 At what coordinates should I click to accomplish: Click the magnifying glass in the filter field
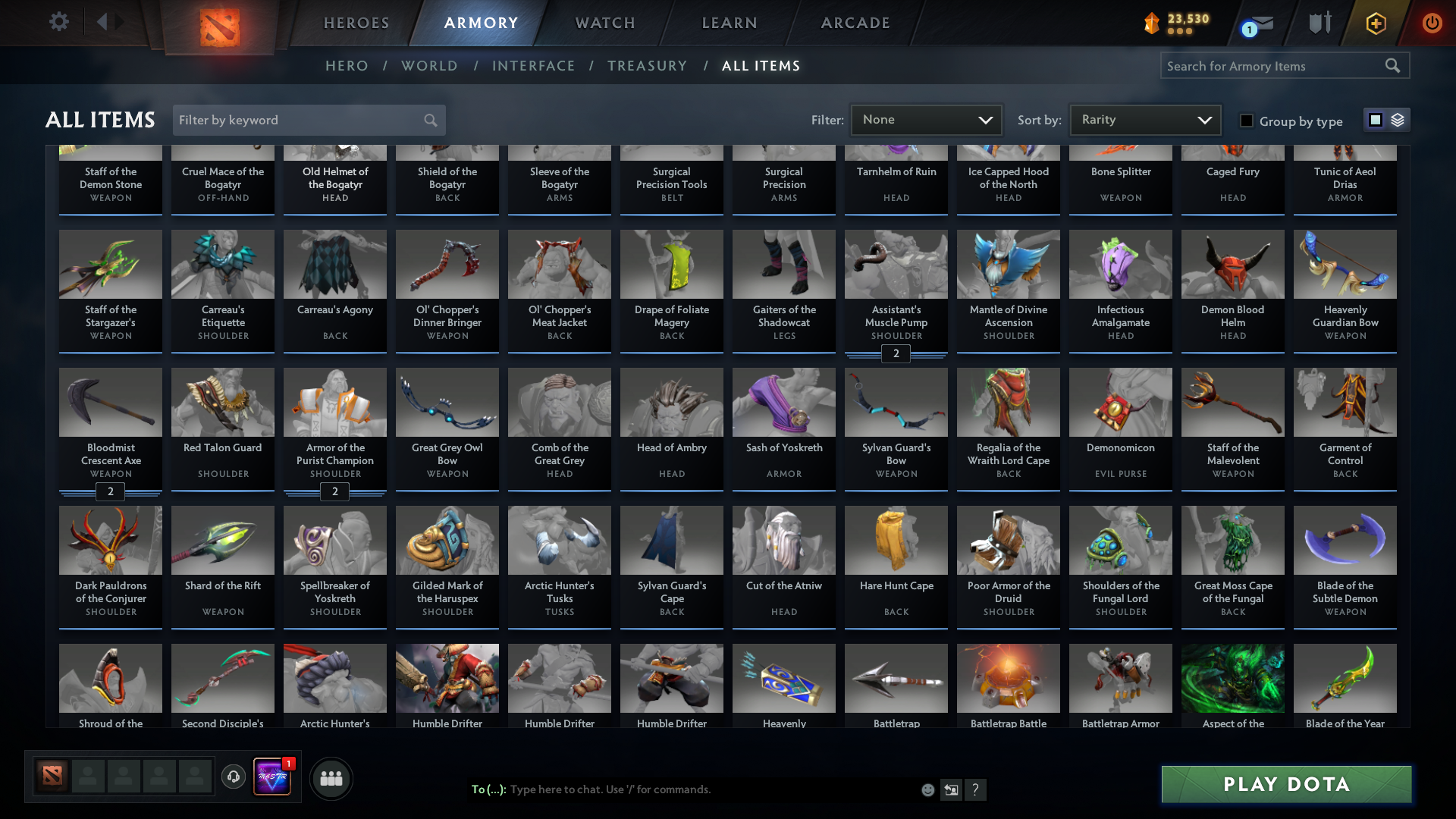(429, 120)
